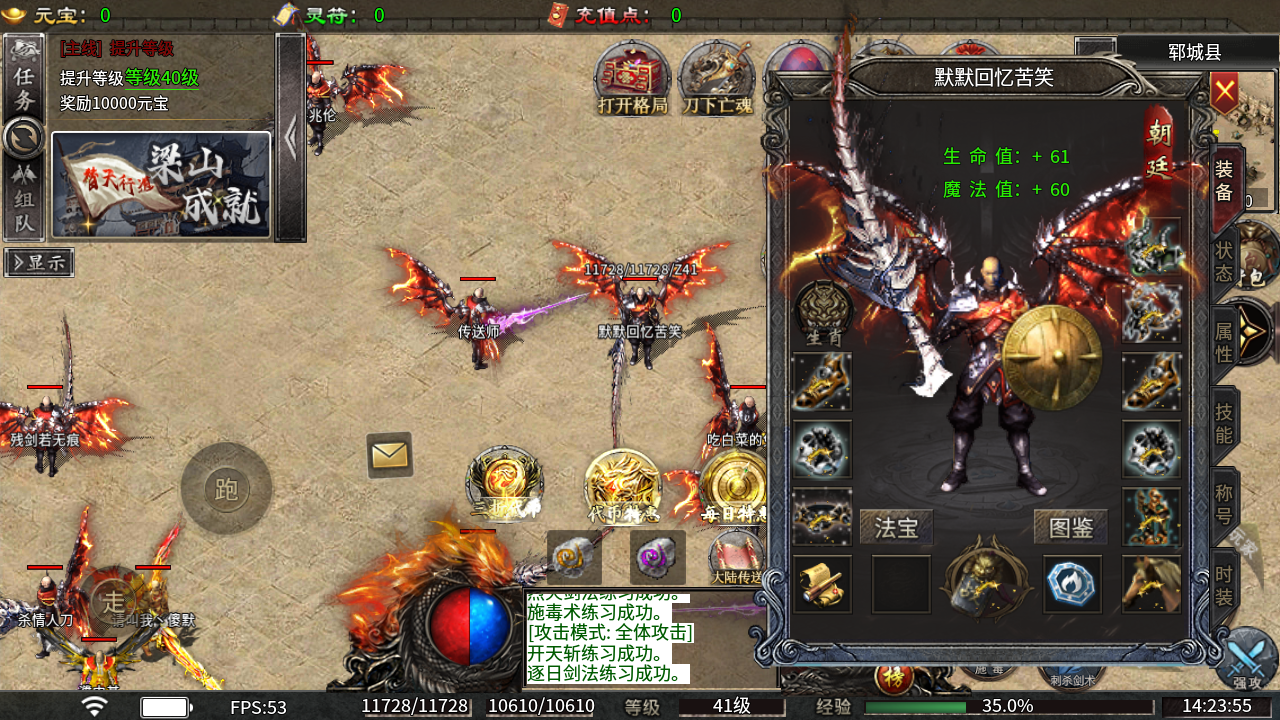The width and height of the screenshot is (1280, 720).
Task: Select the 生肖 zodiac equipment slot
Action: tap(823, 313)
